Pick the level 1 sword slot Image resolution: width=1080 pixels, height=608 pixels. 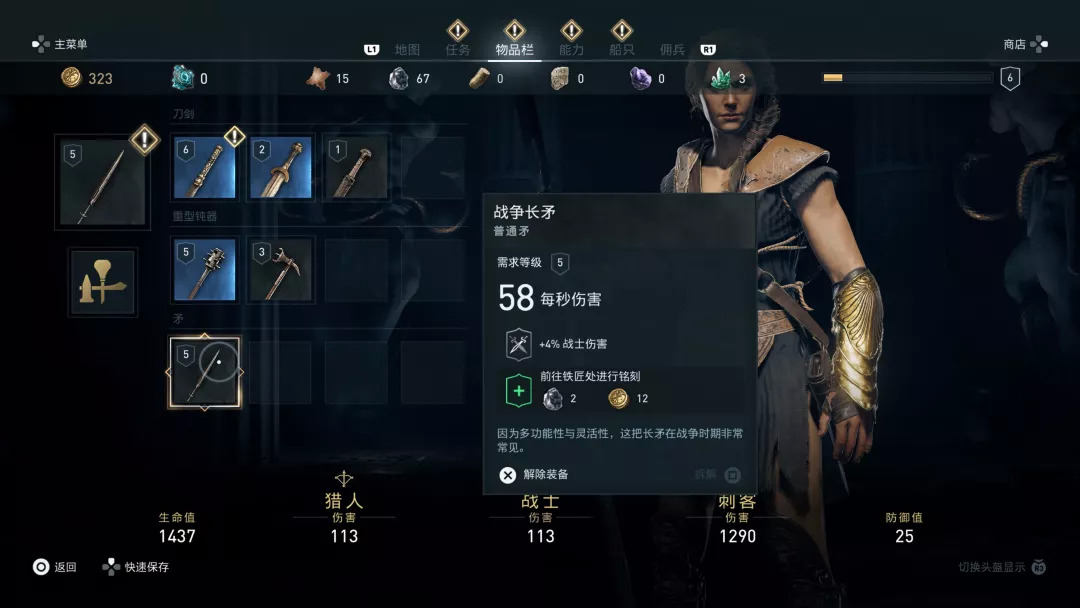tap(357, 168)
